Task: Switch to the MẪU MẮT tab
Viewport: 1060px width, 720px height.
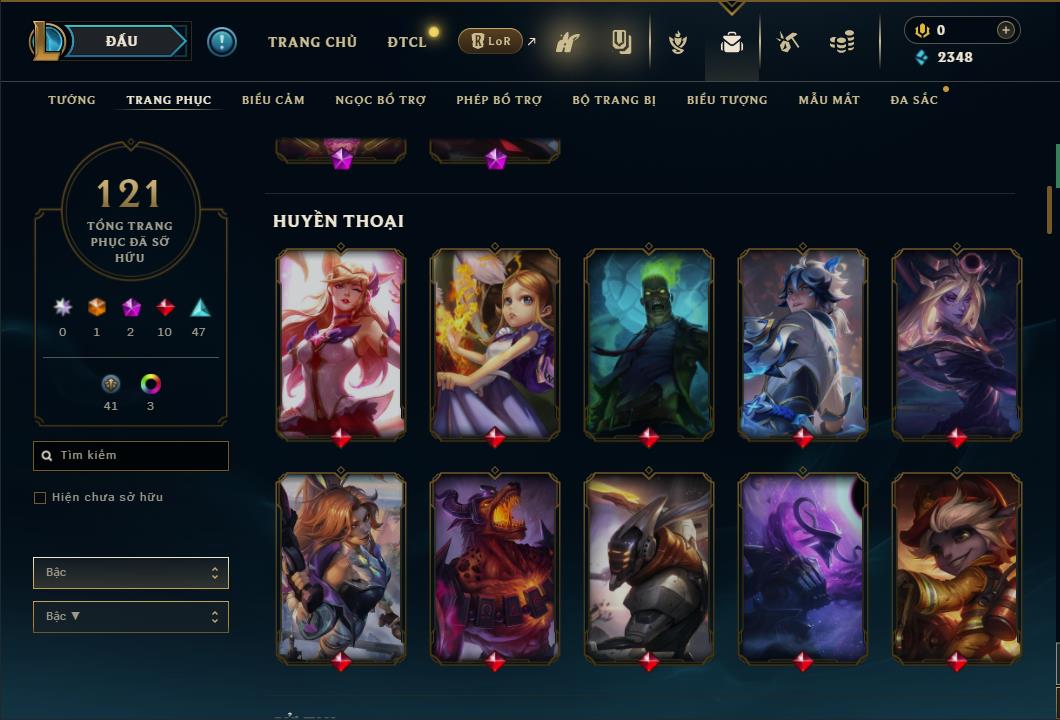Action: pyautogui.click(x=829, y=100)
